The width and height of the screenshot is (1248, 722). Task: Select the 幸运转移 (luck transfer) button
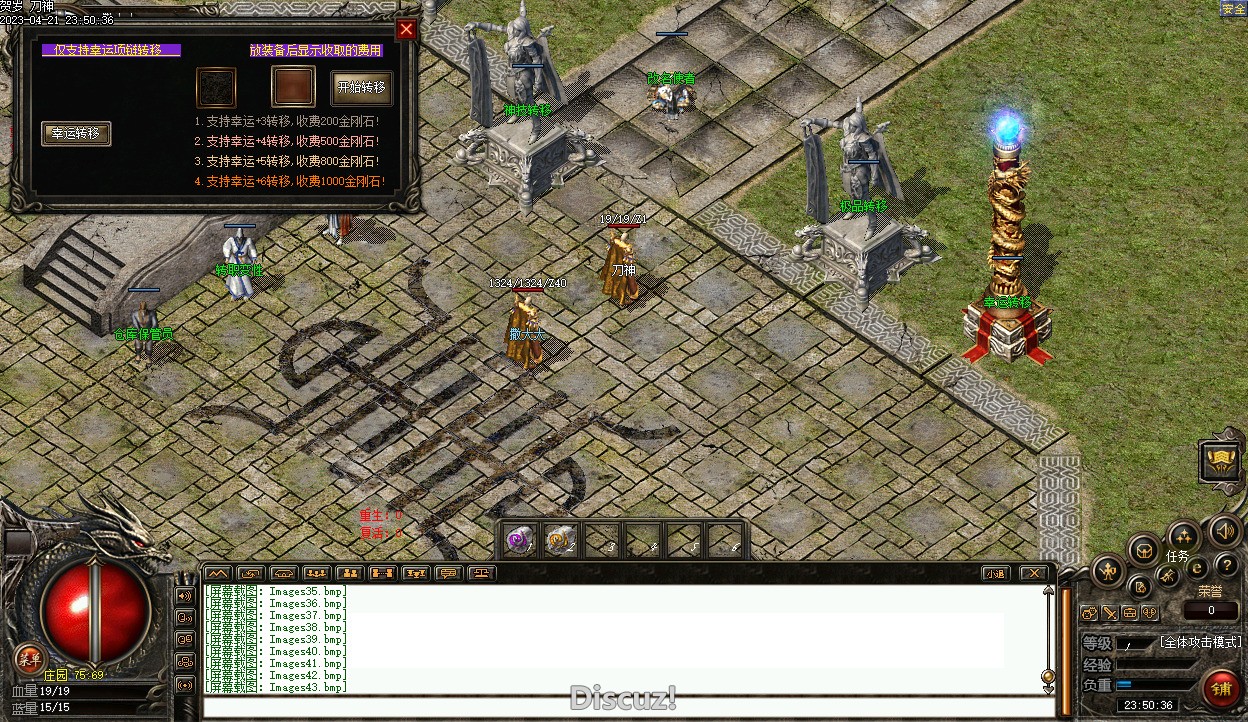click(76, 134)
